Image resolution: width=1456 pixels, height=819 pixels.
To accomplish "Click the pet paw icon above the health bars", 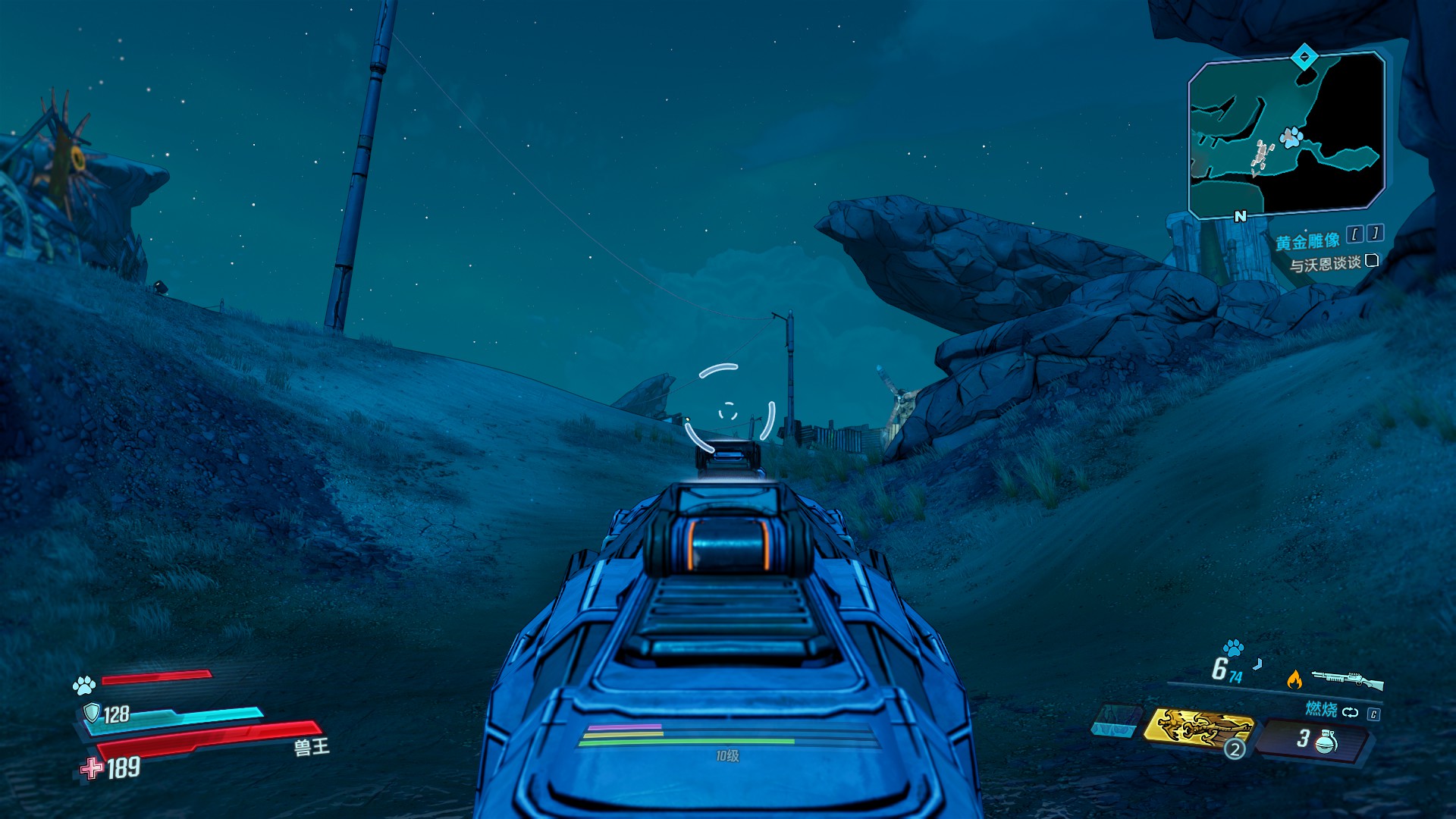I will pyautogui.click(x=83, y=686).
